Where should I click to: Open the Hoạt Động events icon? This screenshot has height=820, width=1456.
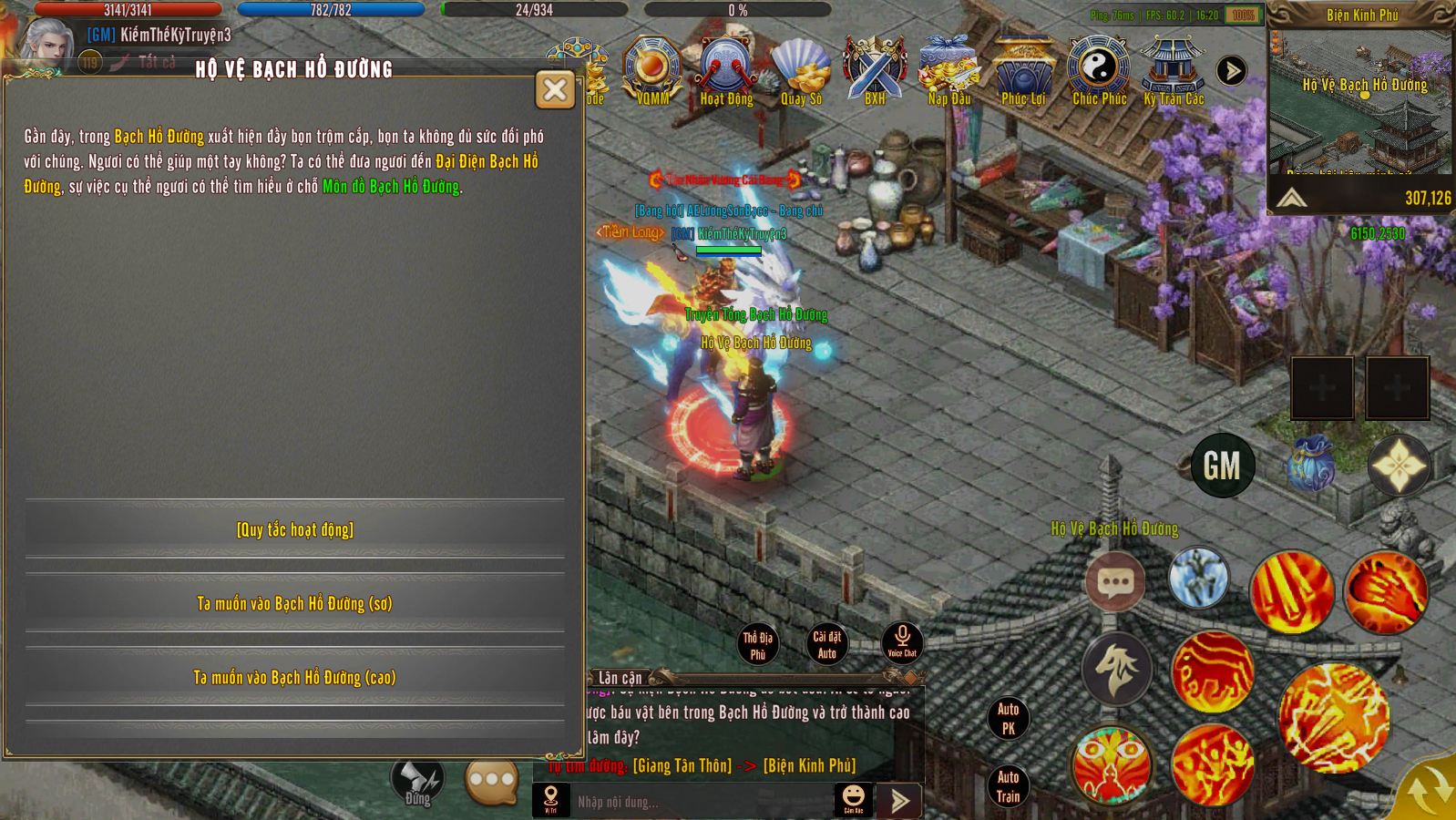pyautogui.click(x=726, y=69)
